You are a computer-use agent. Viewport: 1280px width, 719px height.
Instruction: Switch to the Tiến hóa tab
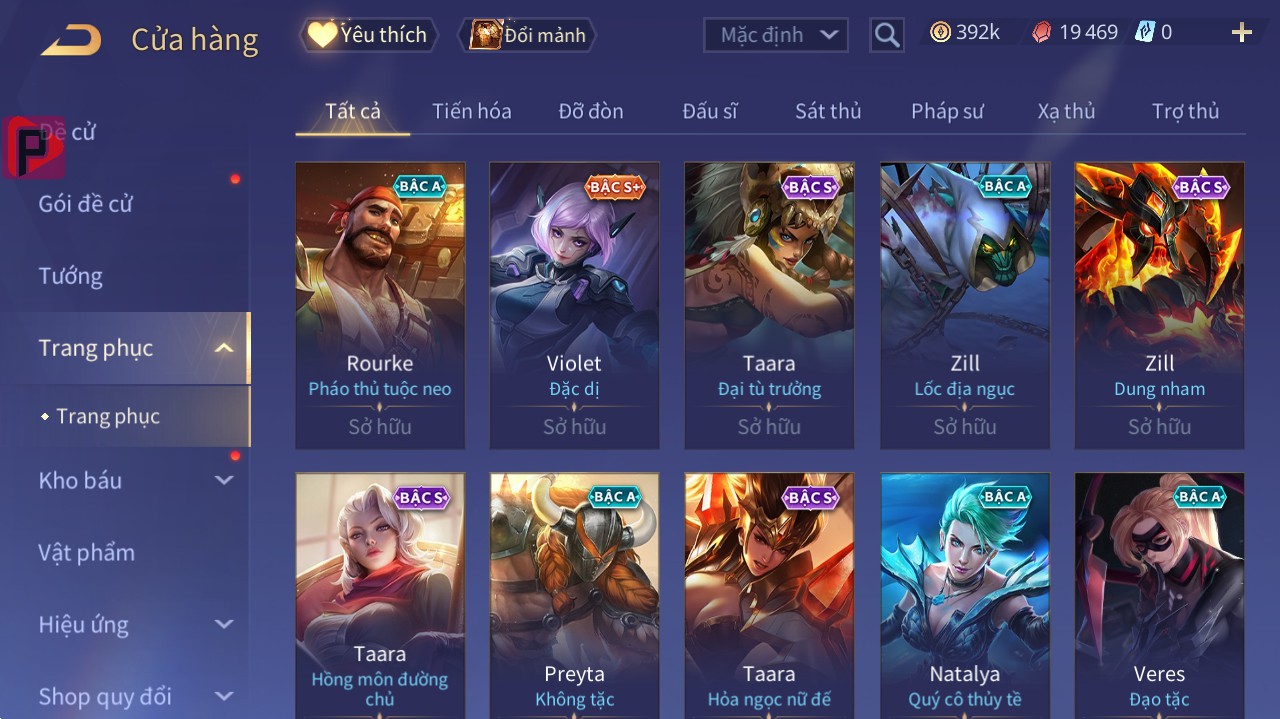click(471, 111)
